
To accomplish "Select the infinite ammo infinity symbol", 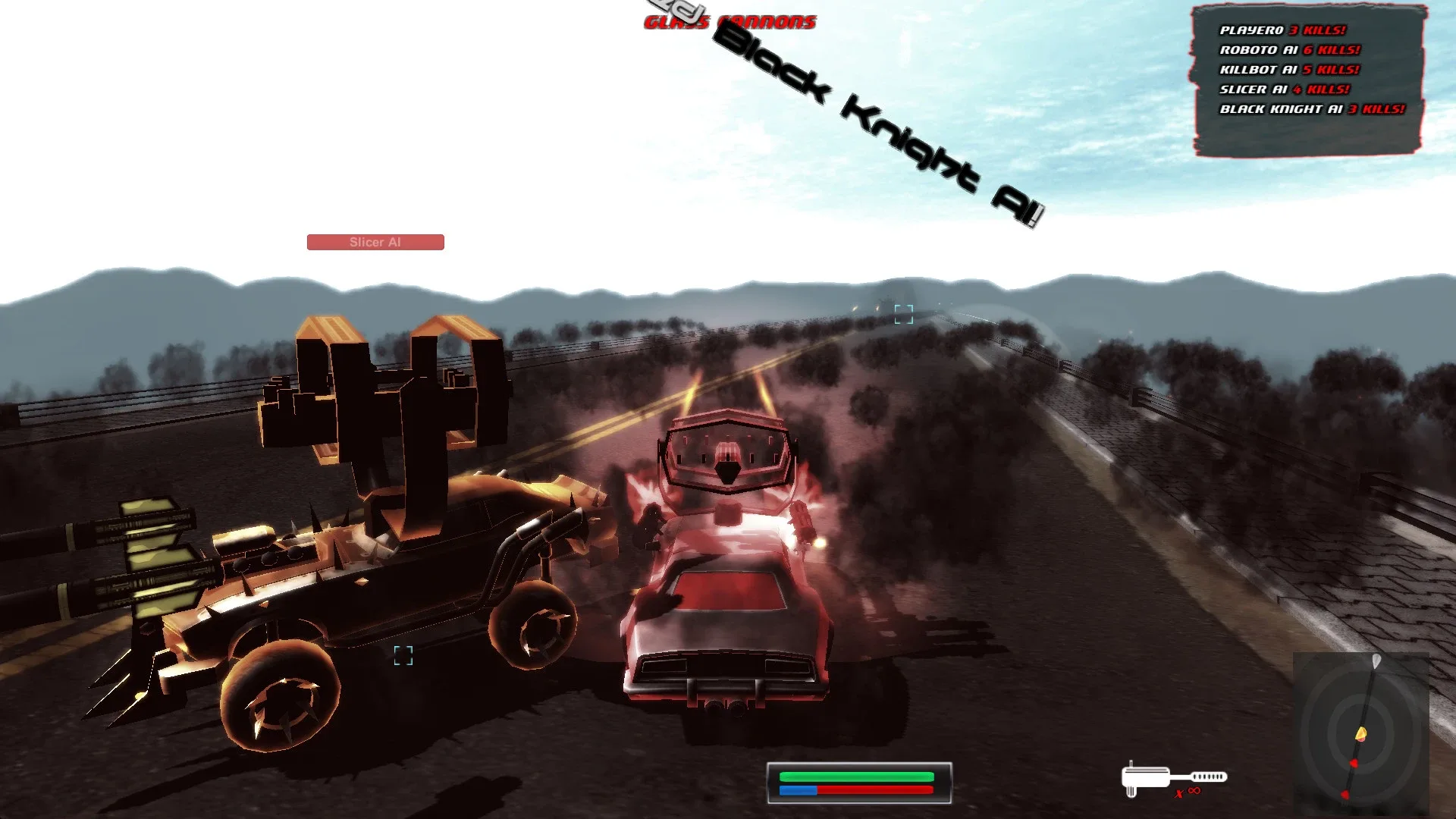I will (1193, 791).
